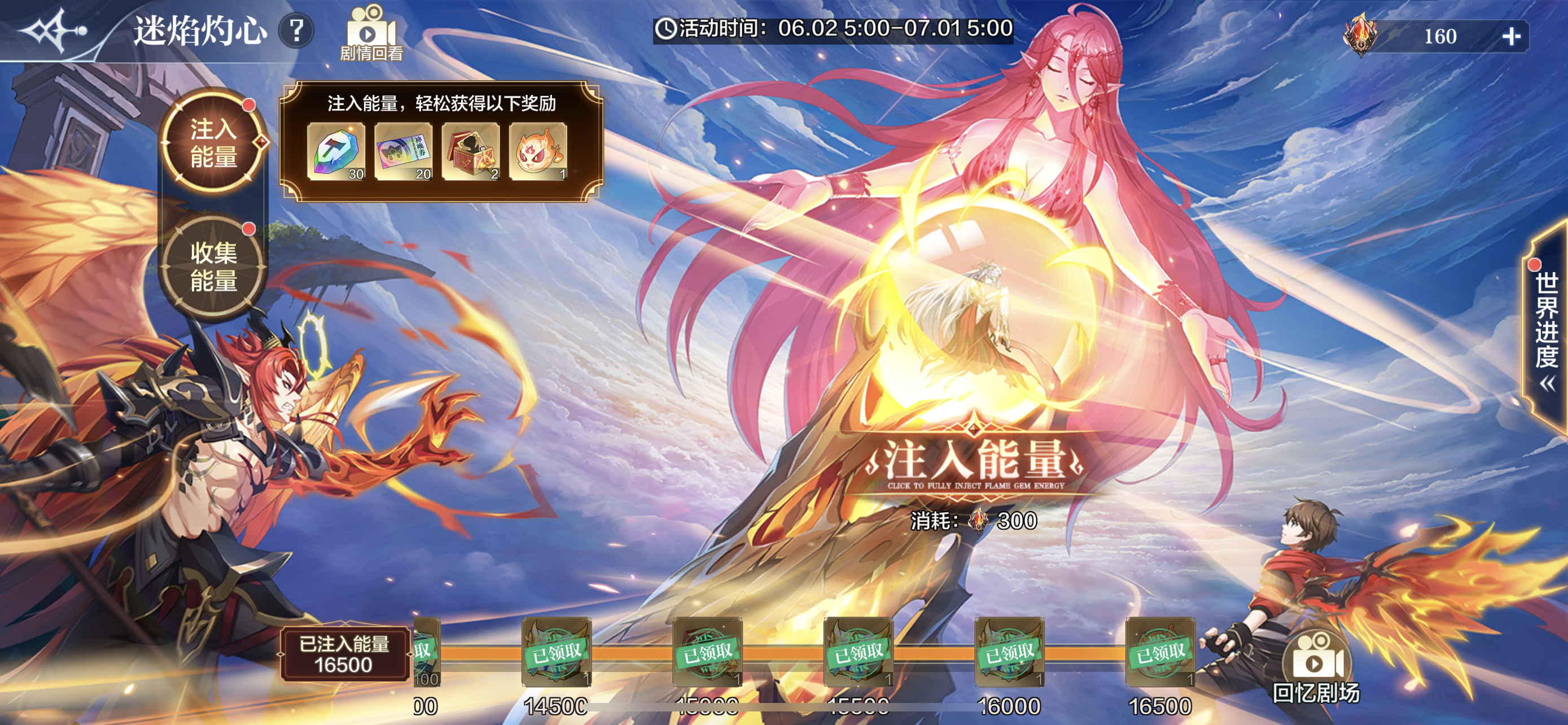Switch to the 收集能量 tab
1568x725 pixels.
pyautogui.click(x=213, y=267)
